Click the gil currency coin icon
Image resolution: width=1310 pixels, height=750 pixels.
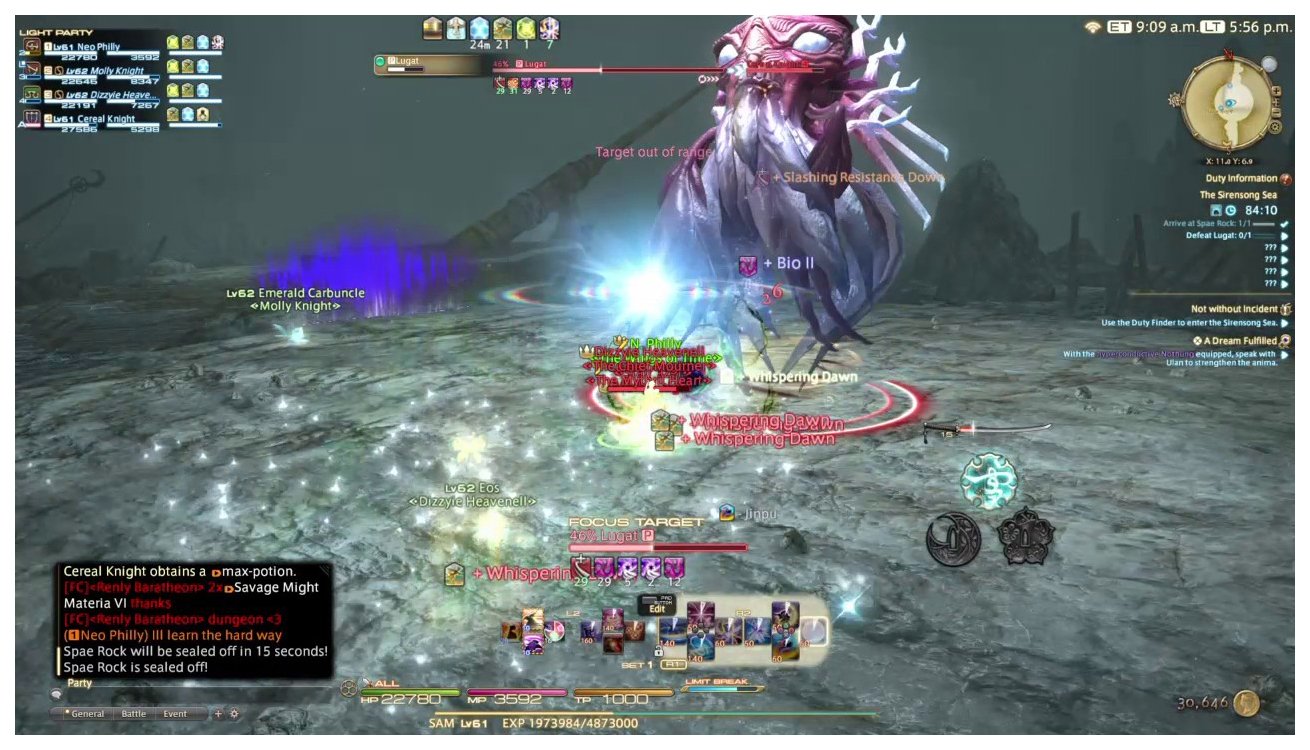1246,703
